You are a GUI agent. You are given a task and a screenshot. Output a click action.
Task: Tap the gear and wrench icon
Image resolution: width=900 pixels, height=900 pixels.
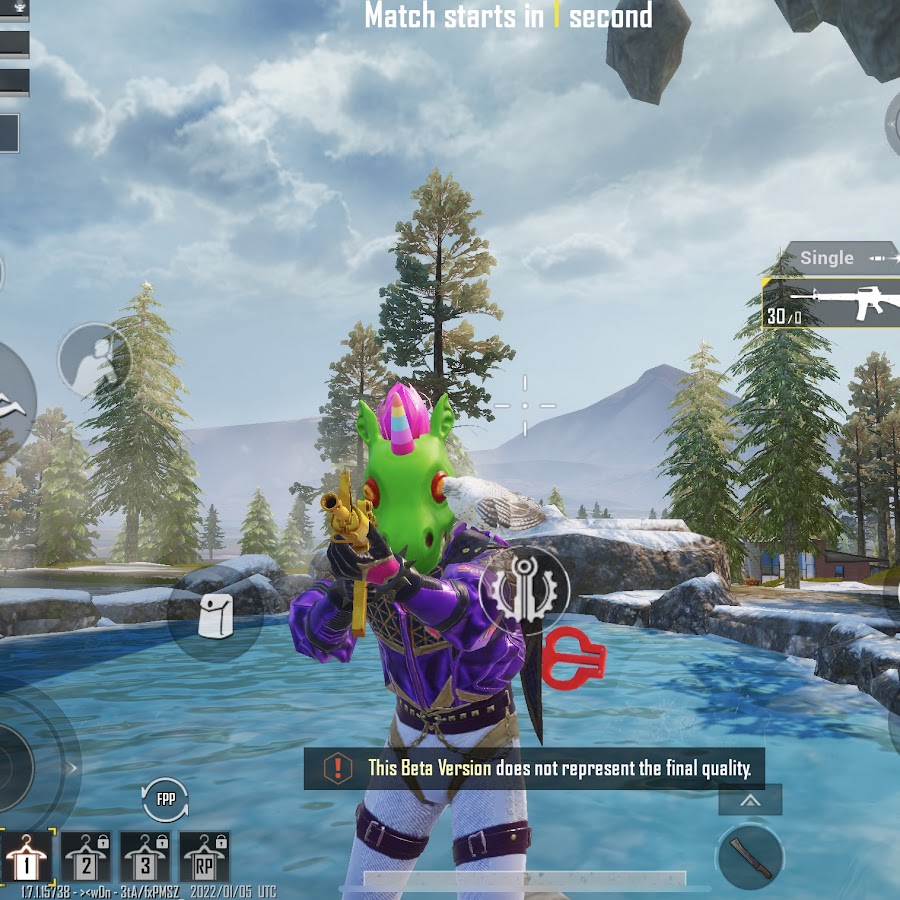pyautogui.click(x=524, y=591)
